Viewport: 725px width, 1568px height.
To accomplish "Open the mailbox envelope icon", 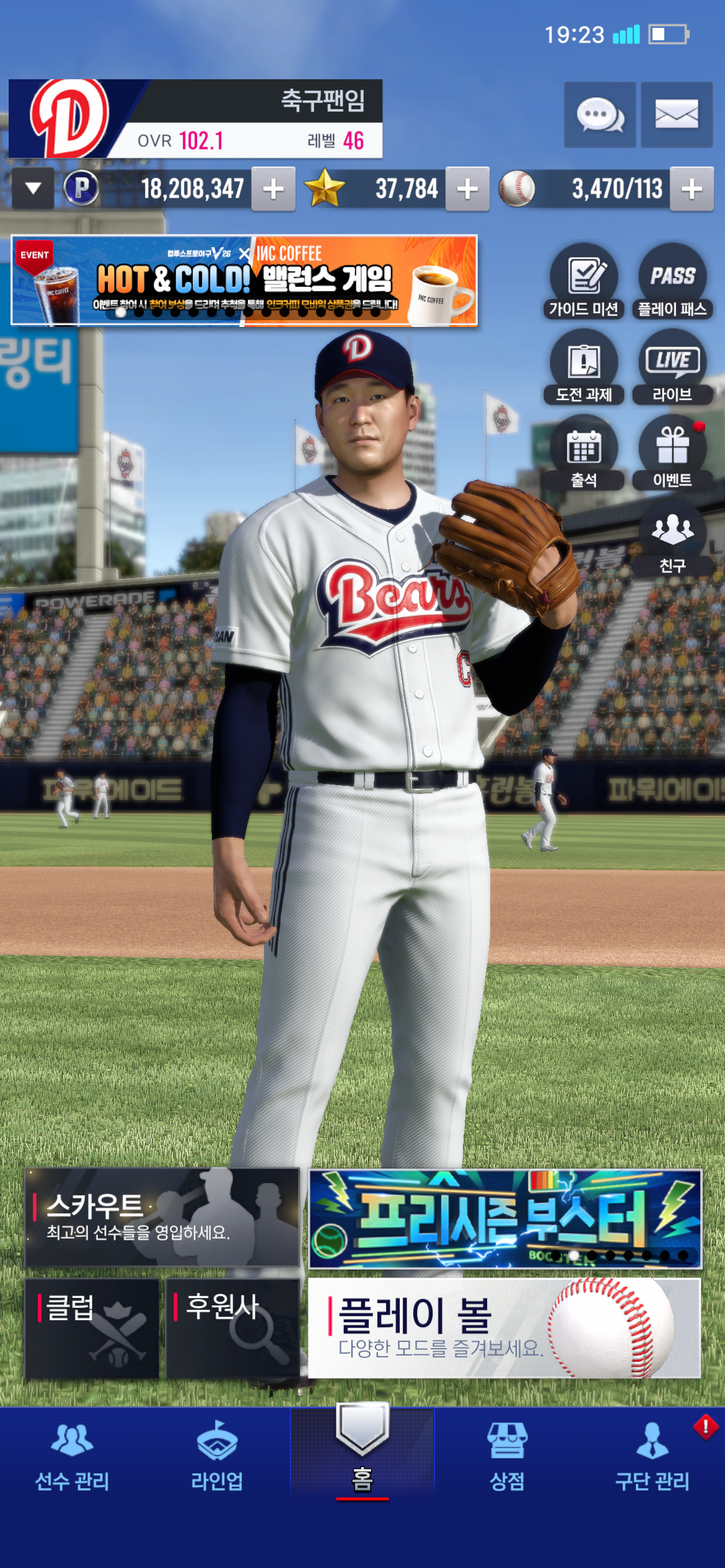I will [x=676, y=115].
